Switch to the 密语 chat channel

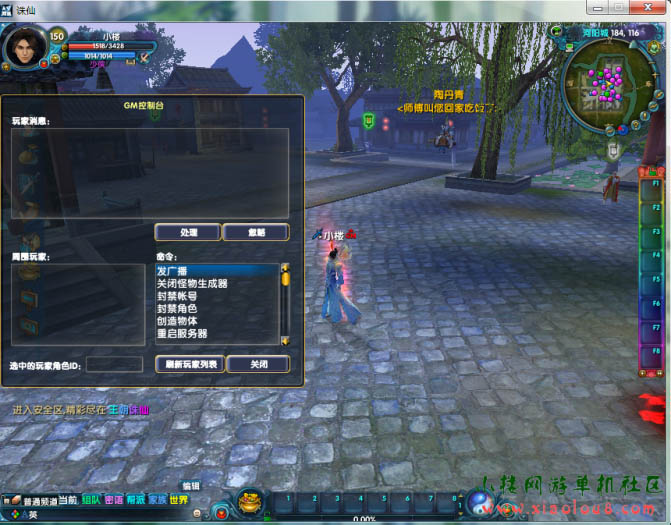coord(113,500)
